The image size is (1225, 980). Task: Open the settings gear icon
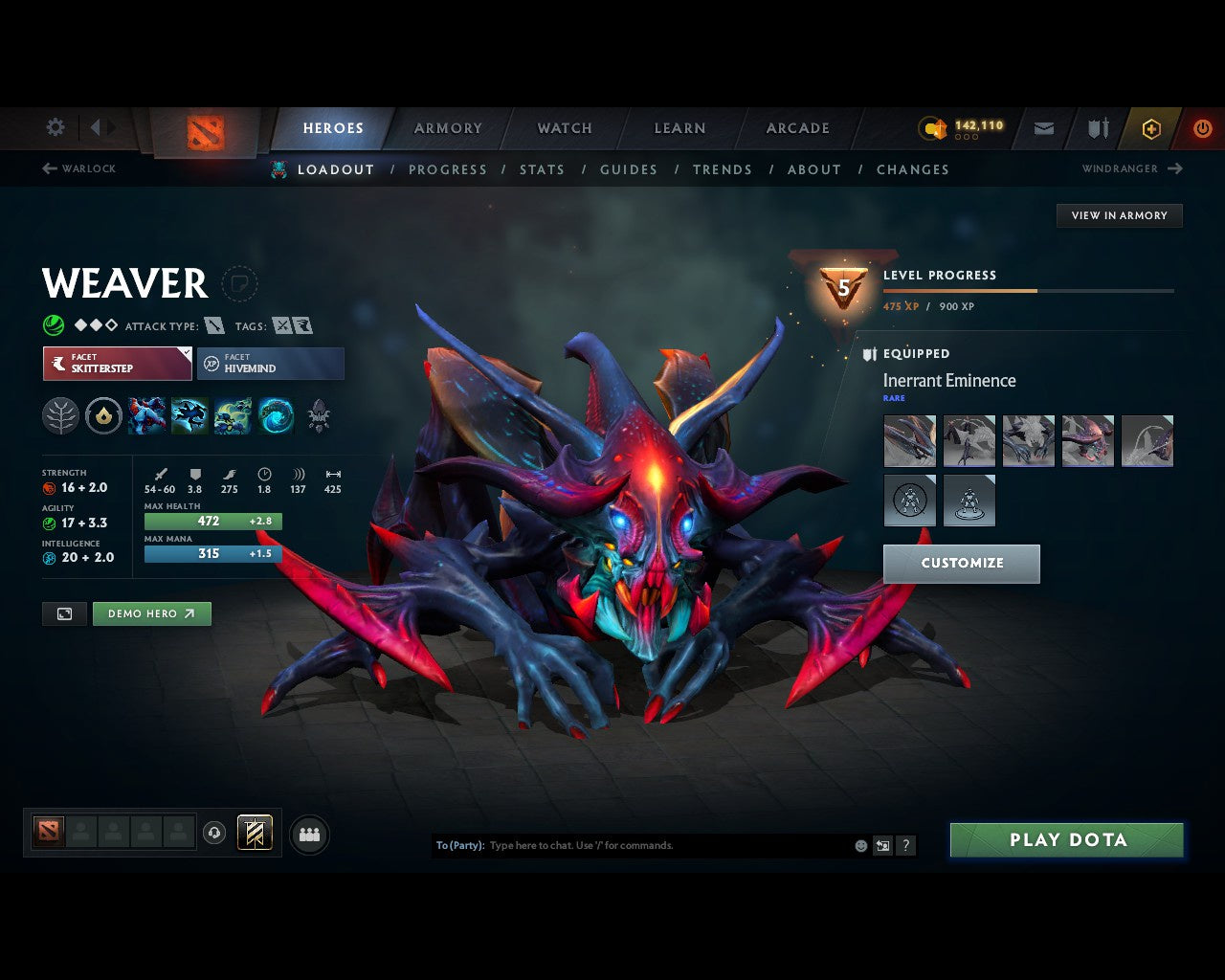tap(55, 127)
